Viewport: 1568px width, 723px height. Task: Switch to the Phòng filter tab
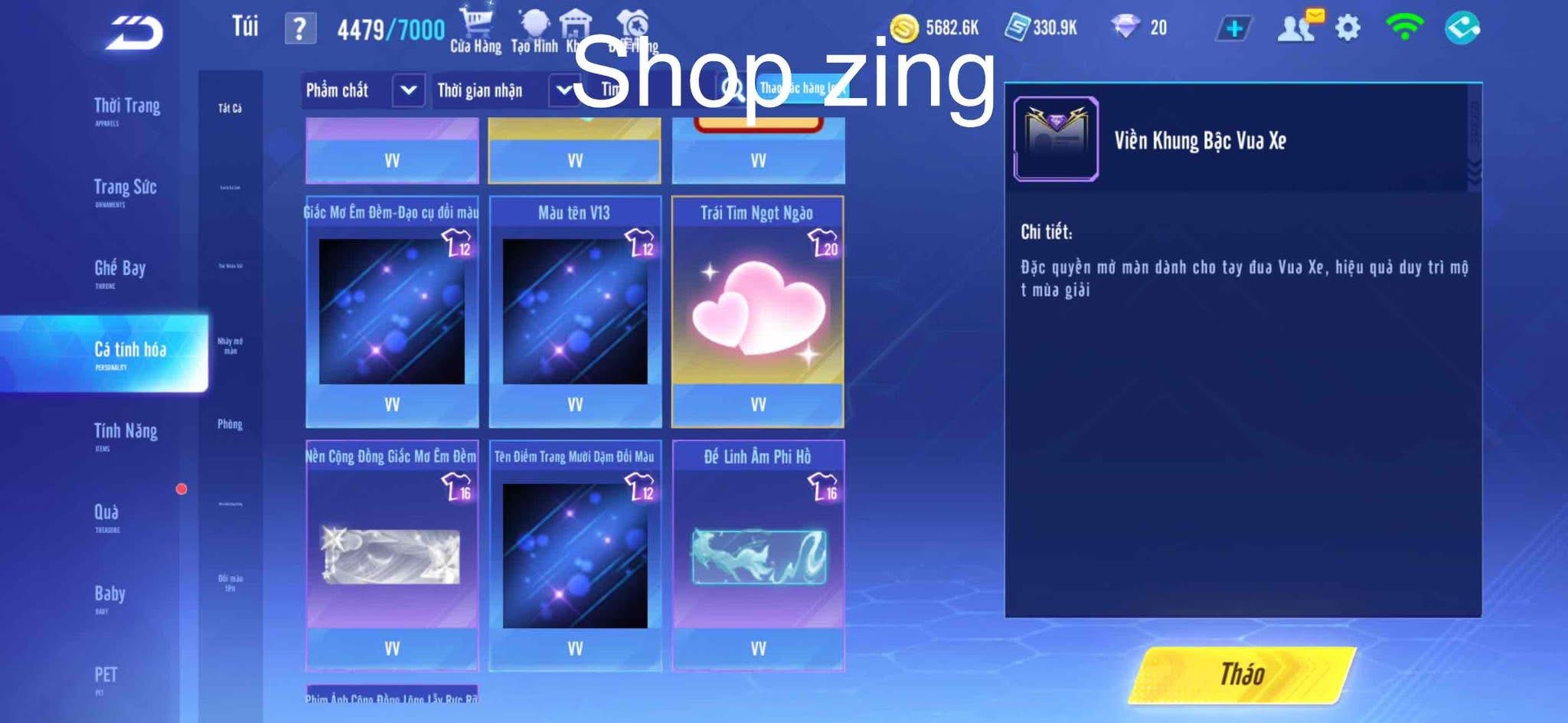[227, 424]
